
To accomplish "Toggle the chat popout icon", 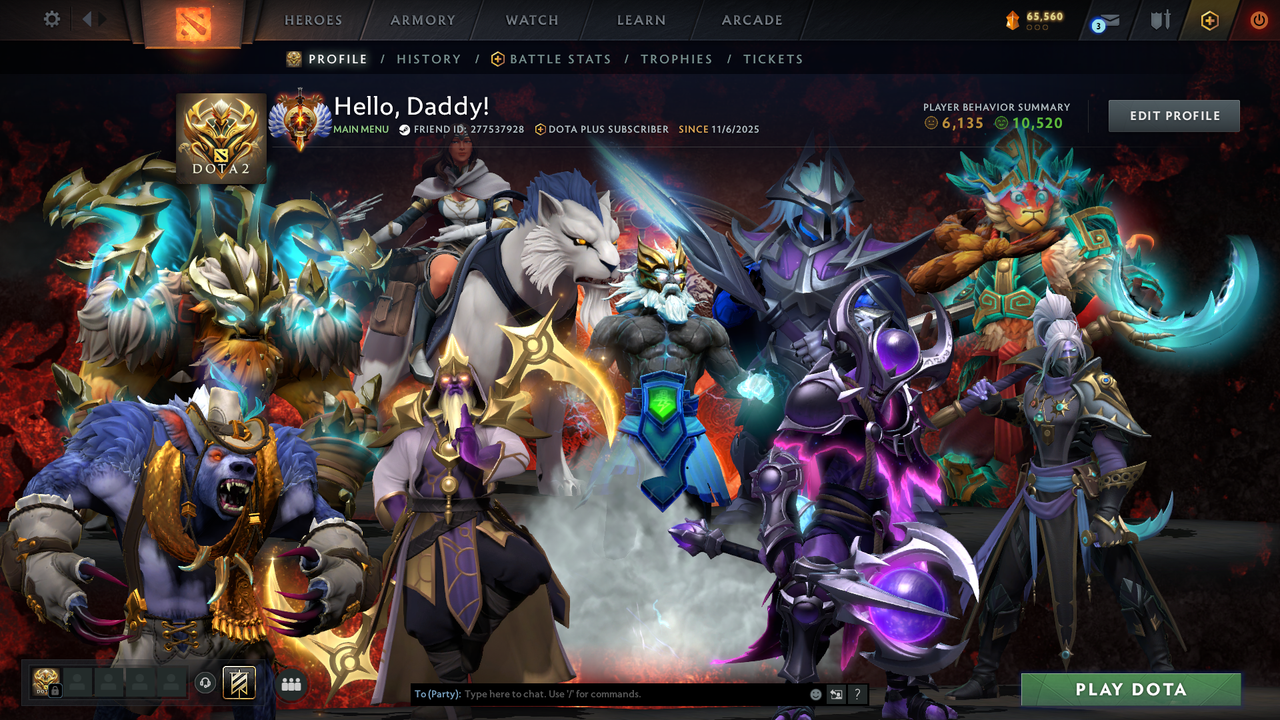I will click(x=836, y=694).
